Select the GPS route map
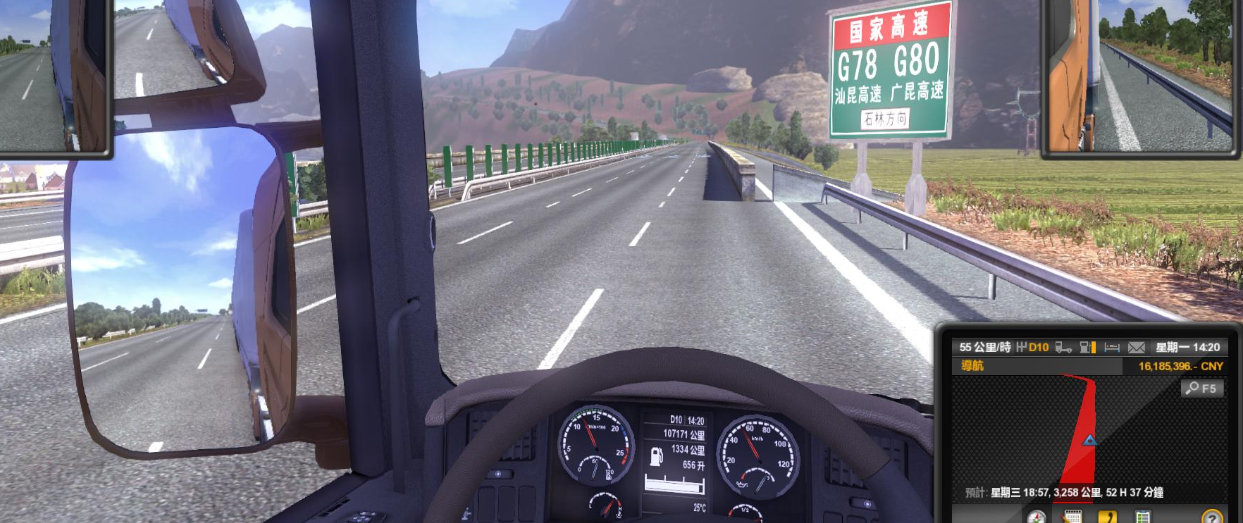1243x523 pixels. (x=1080, y=430)
